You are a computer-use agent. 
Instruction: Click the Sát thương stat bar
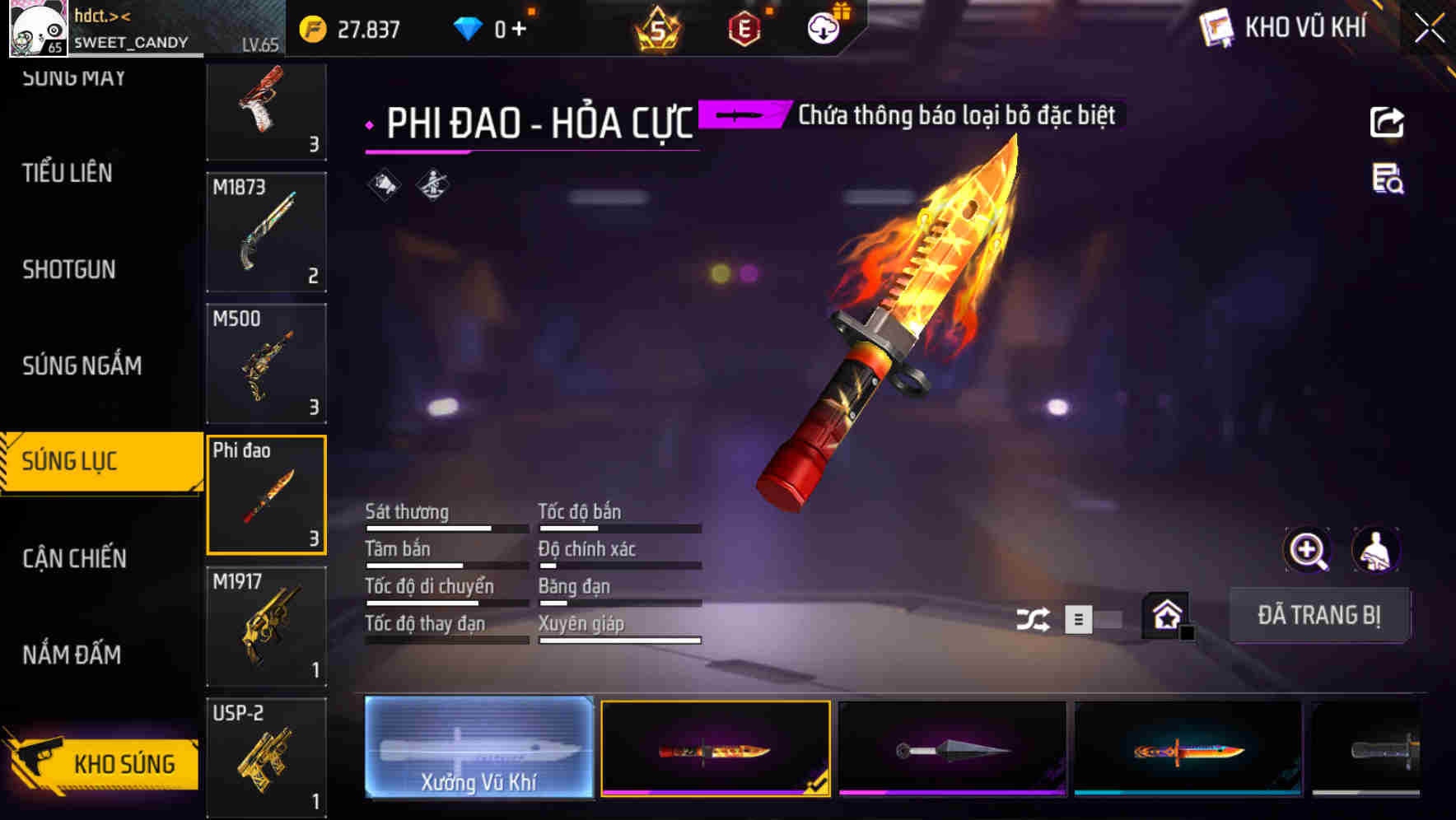(445, 527)
